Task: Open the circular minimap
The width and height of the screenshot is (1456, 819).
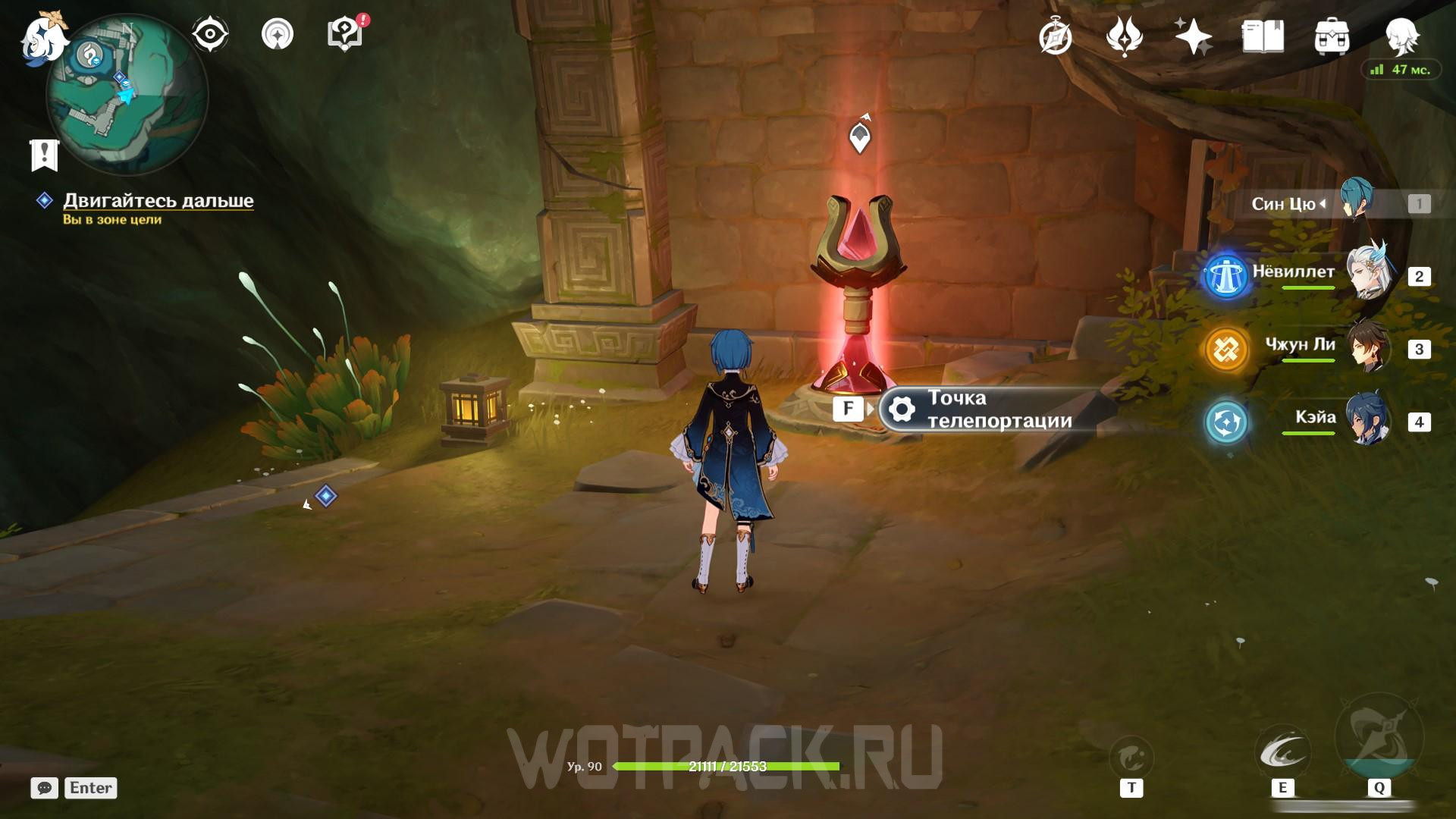Action: click(127, 96)
